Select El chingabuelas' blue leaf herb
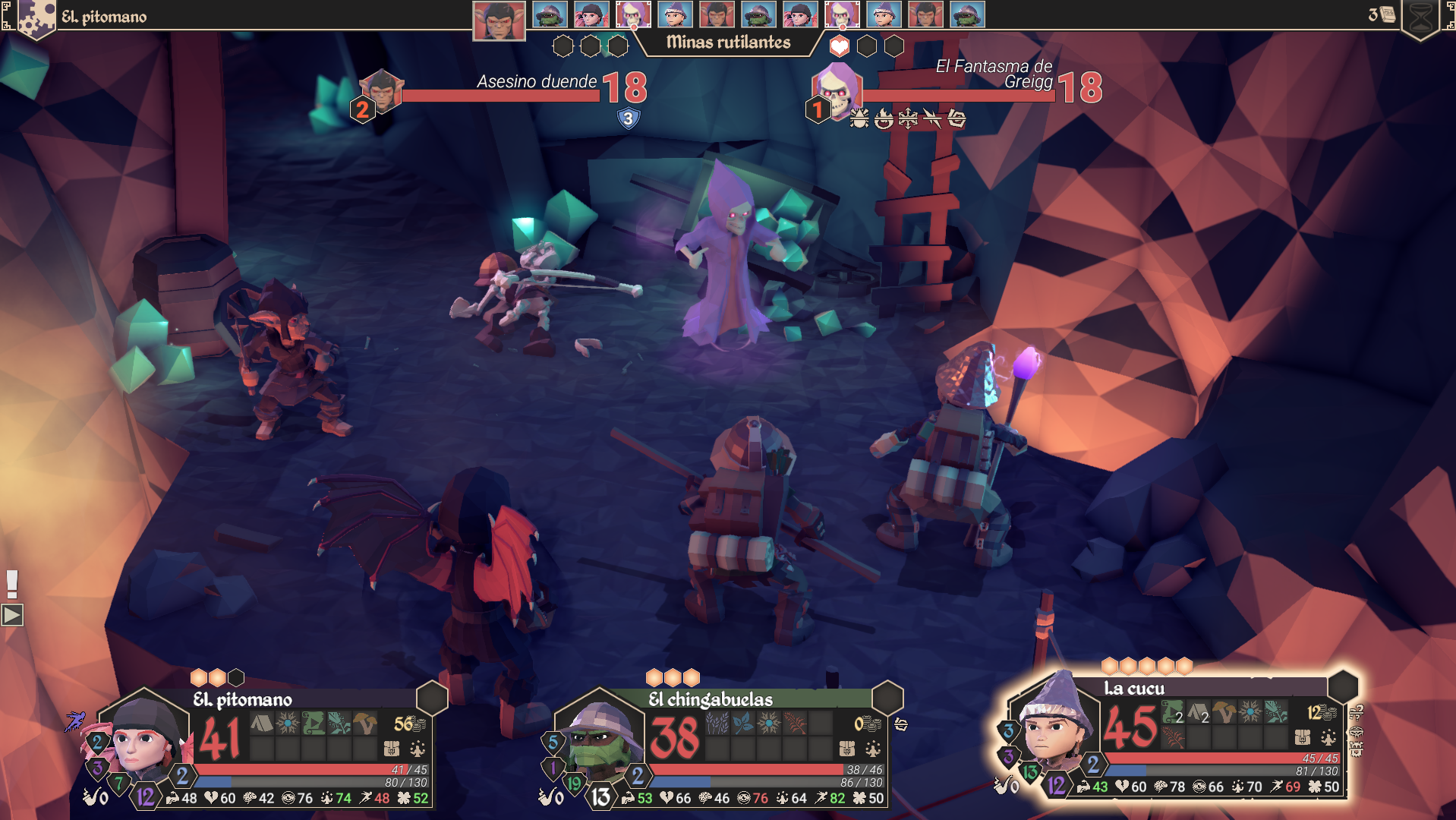The height and width of the screenshot is (820, 1456). tap(743, 724)
